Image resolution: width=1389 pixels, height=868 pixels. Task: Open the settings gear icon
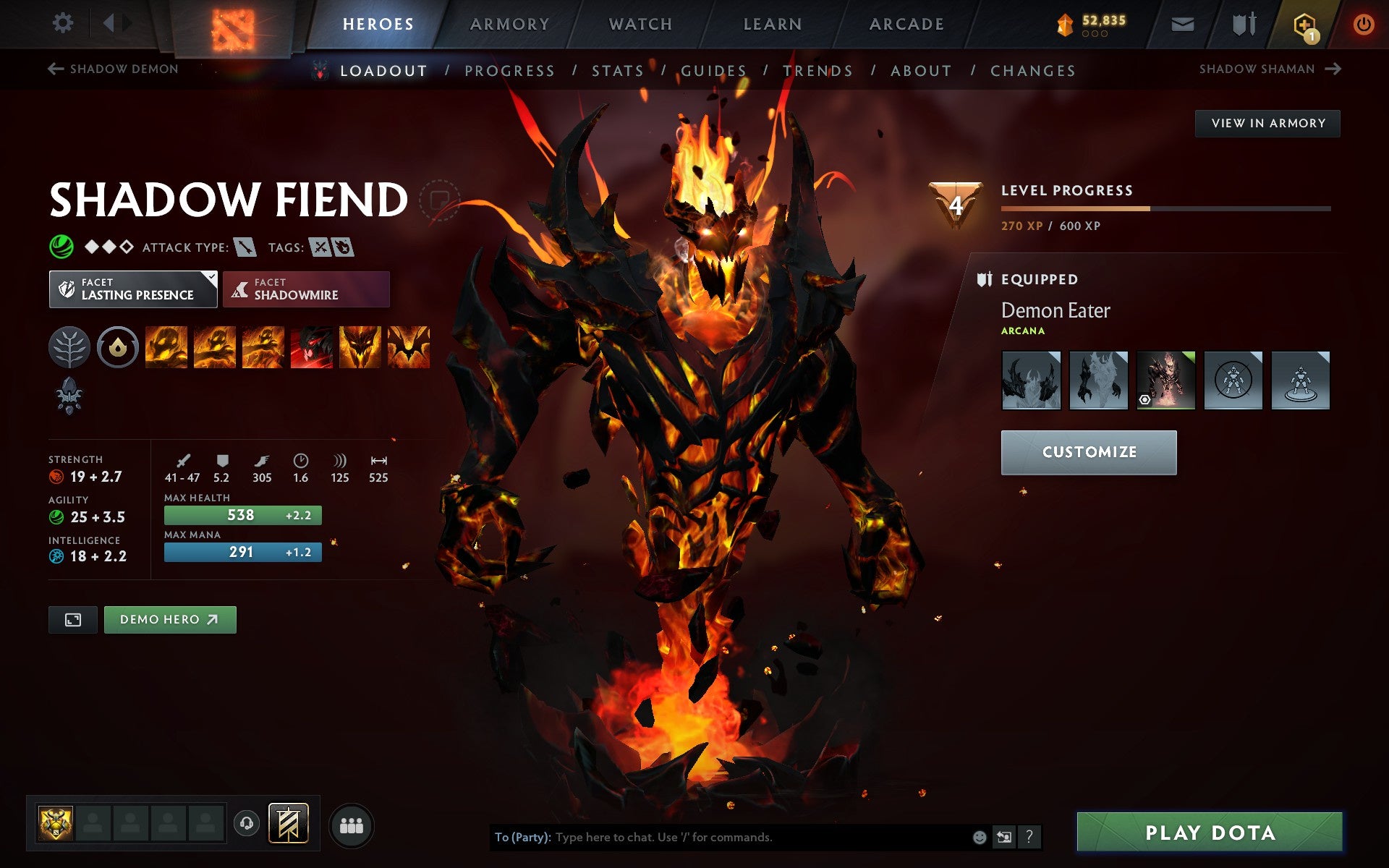pos(64,23)
